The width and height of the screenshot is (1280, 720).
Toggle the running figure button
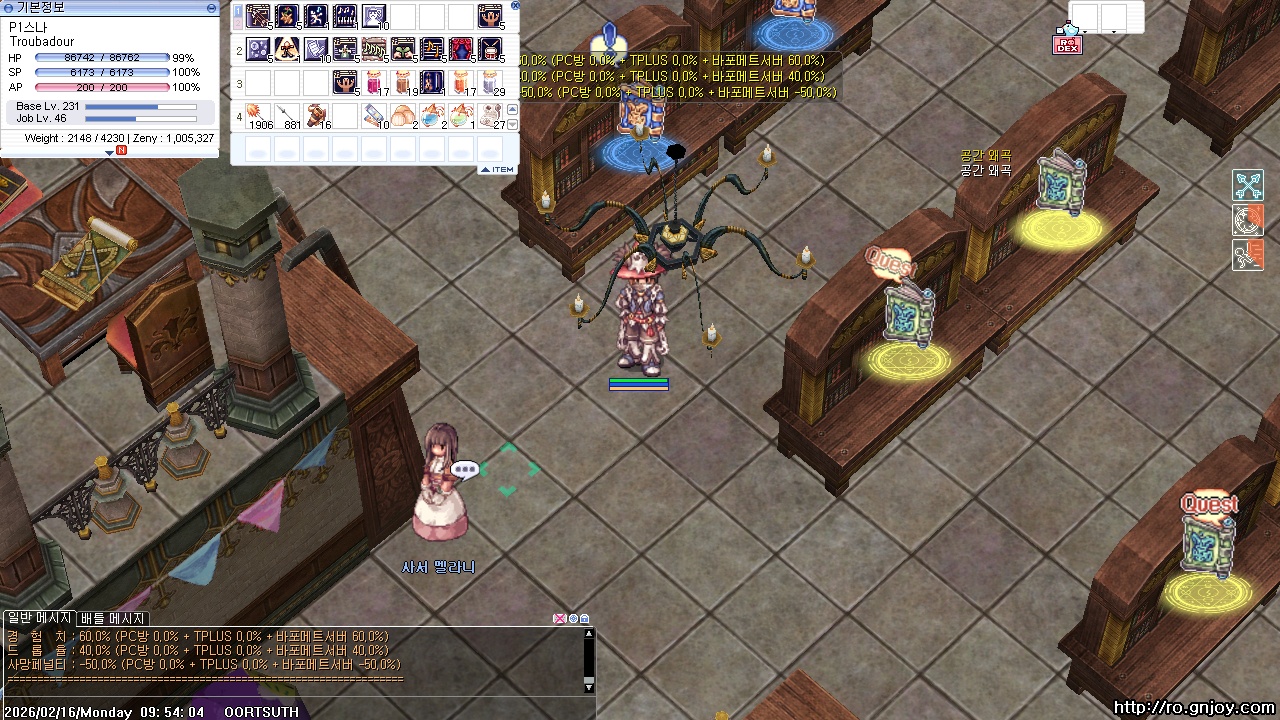pos(1248,255)
